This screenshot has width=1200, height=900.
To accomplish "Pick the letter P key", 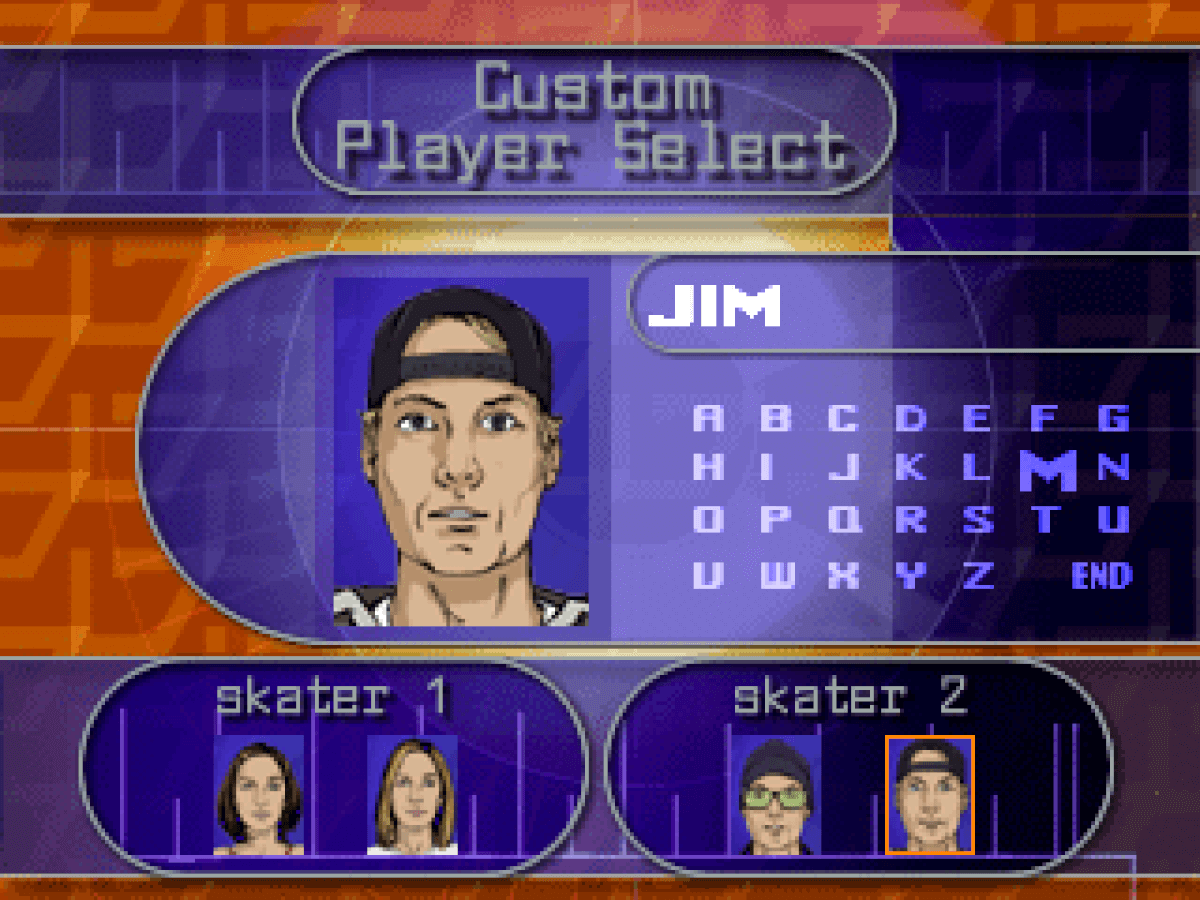I will pyautogui.click(x=775, y=520).
